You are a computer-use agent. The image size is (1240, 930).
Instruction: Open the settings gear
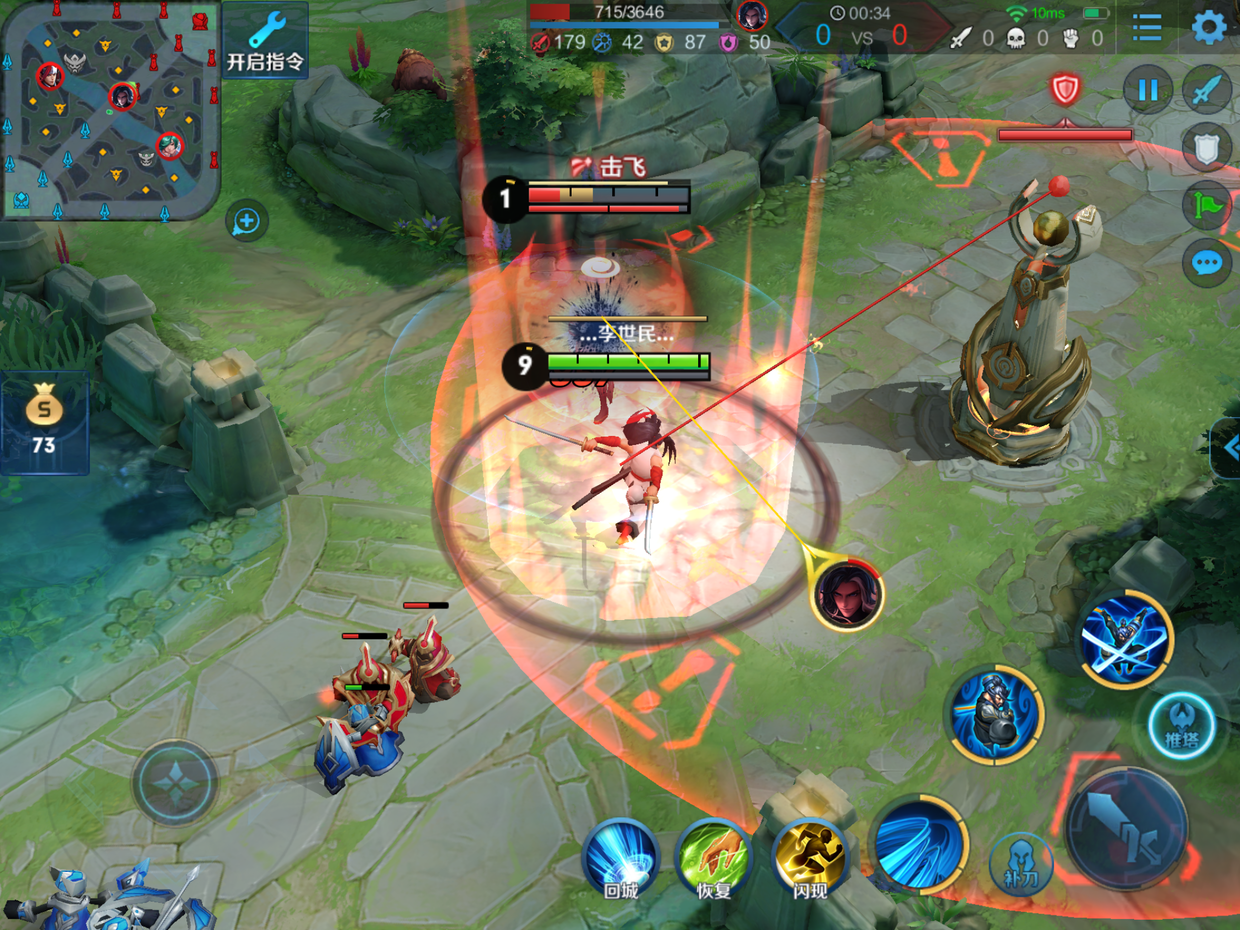pyautogui.click(x=1209, y=27)
